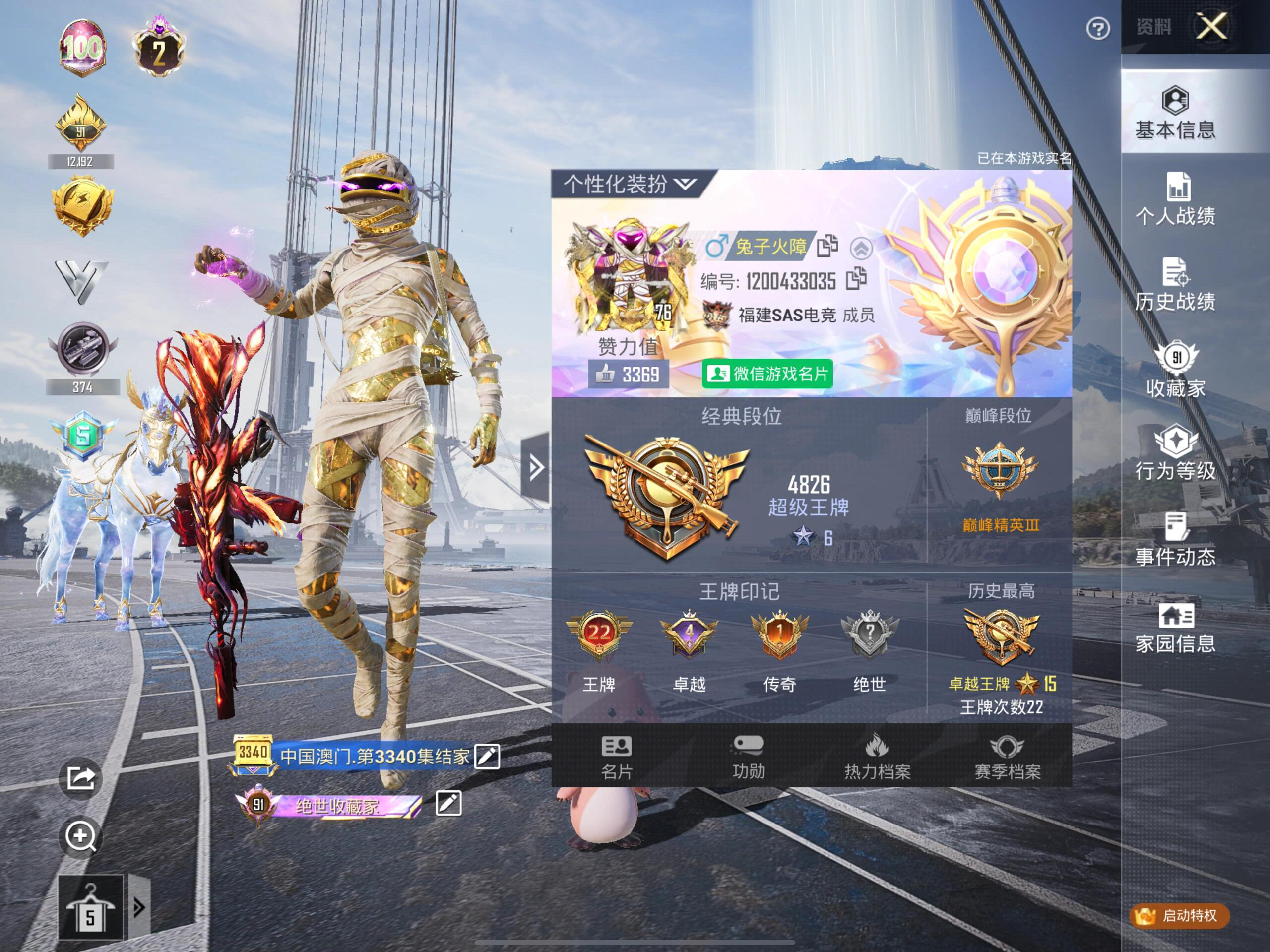
Task: Open the 事件动态 activity feed tab
Action: pyautogui.click(x=1175, y=540)
